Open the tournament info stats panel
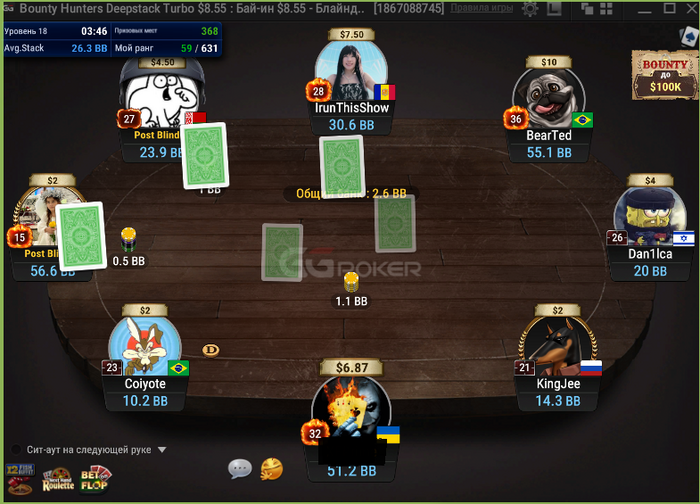 112,39
